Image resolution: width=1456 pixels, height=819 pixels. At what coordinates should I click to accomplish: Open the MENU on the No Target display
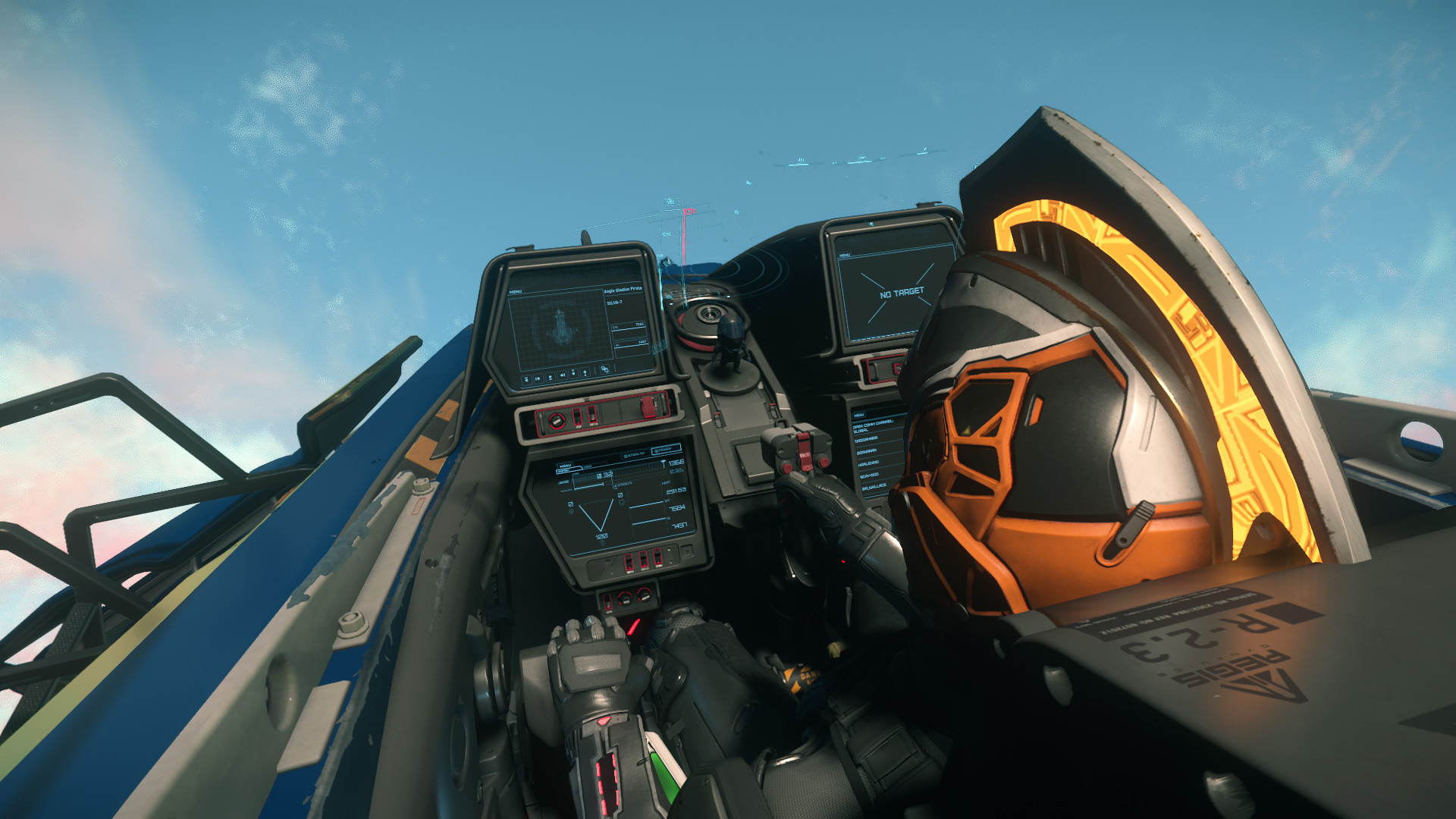(x=844, y=256)
